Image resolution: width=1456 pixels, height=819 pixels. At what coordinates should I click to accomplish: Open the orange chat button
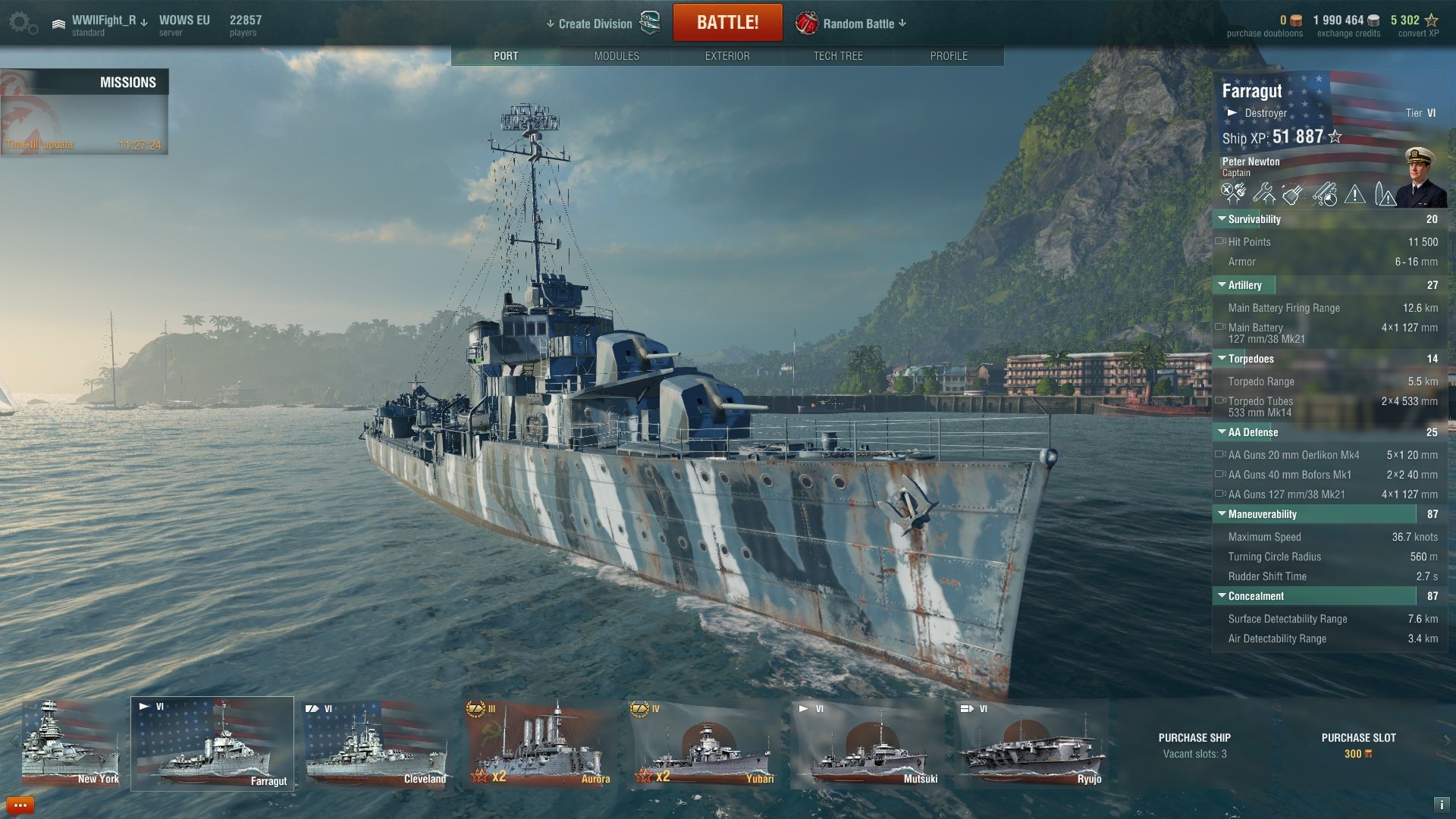click(20, 805)
